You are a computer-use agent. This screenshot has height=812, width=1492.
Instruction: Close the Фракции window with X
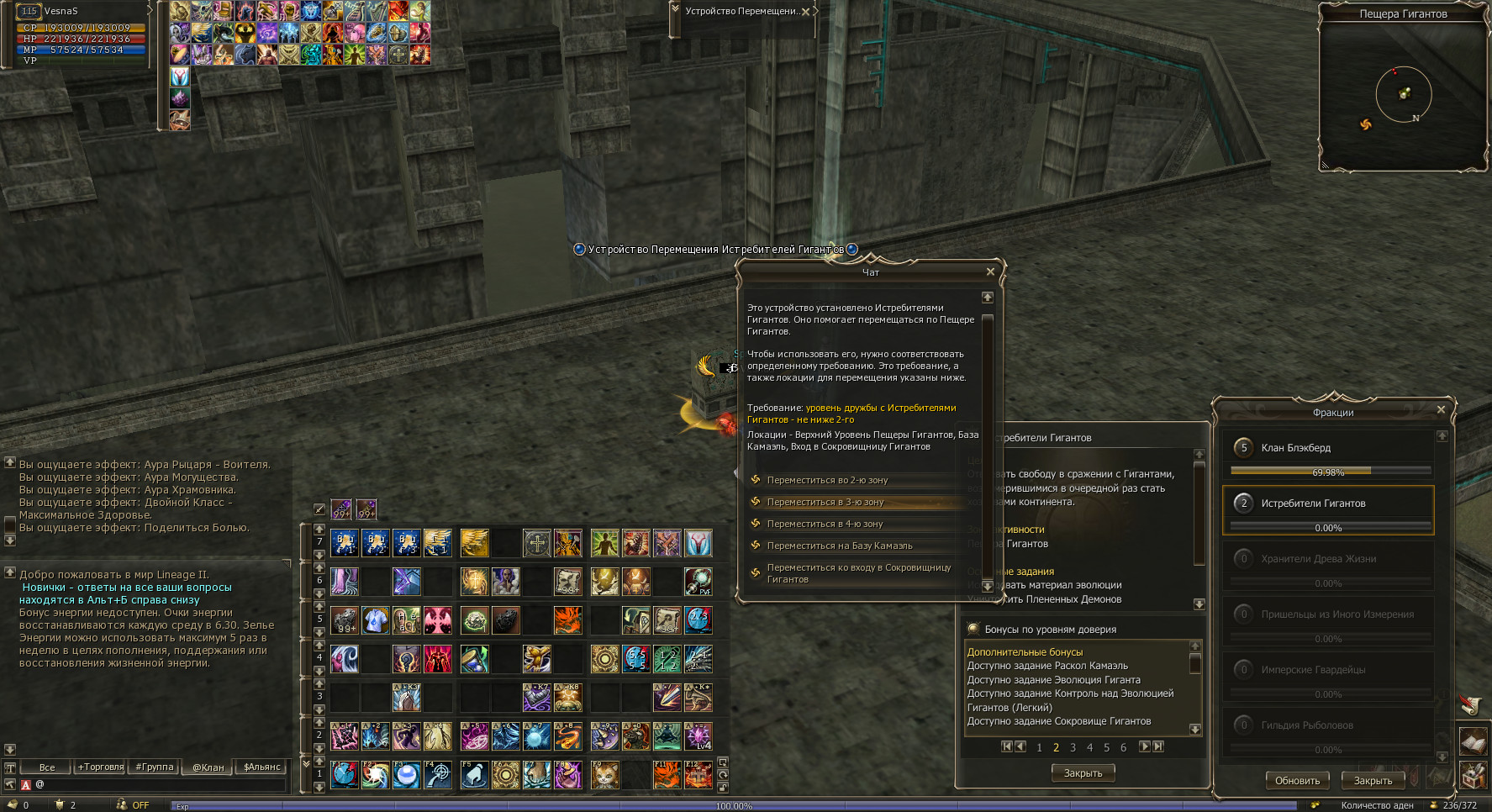point(1441,409)
